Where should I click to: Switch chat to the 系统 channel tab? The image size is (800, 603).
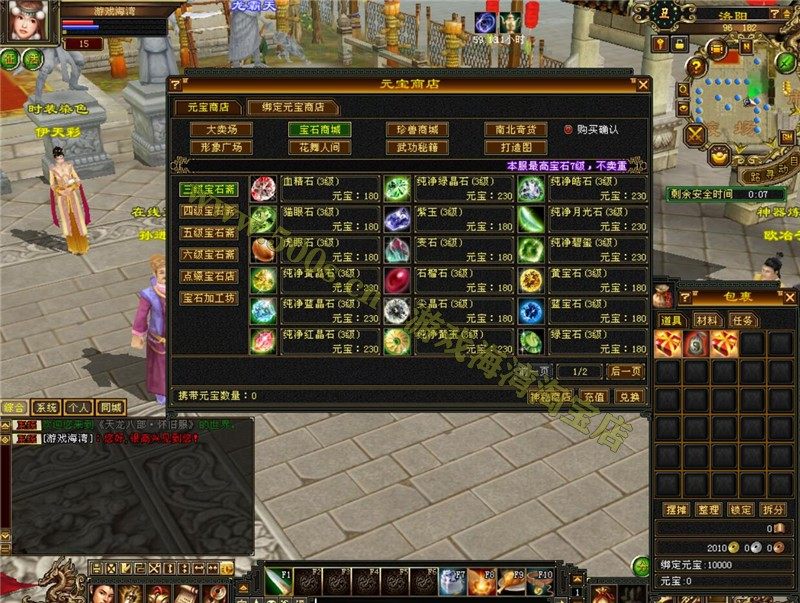(46, 408)
